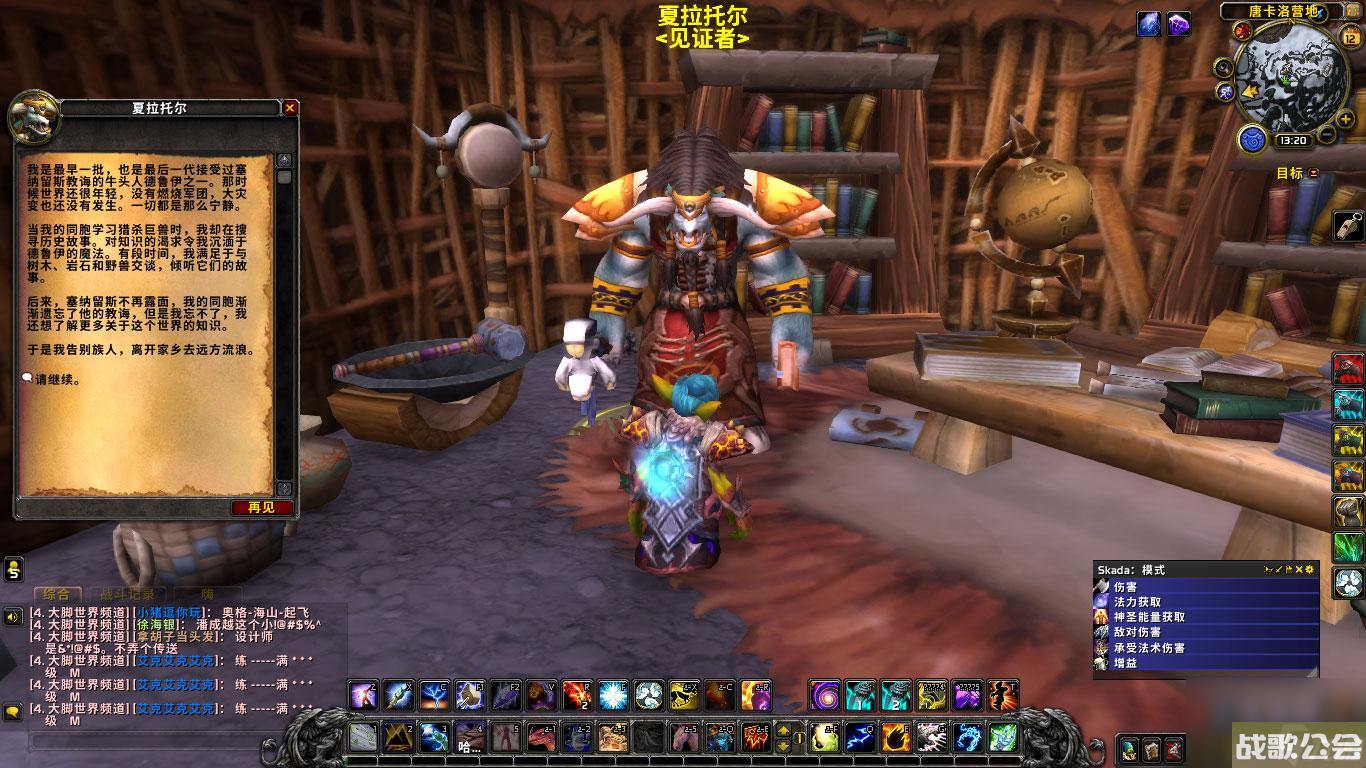Choose the 请继续 dialogue option

pos(58,380)
